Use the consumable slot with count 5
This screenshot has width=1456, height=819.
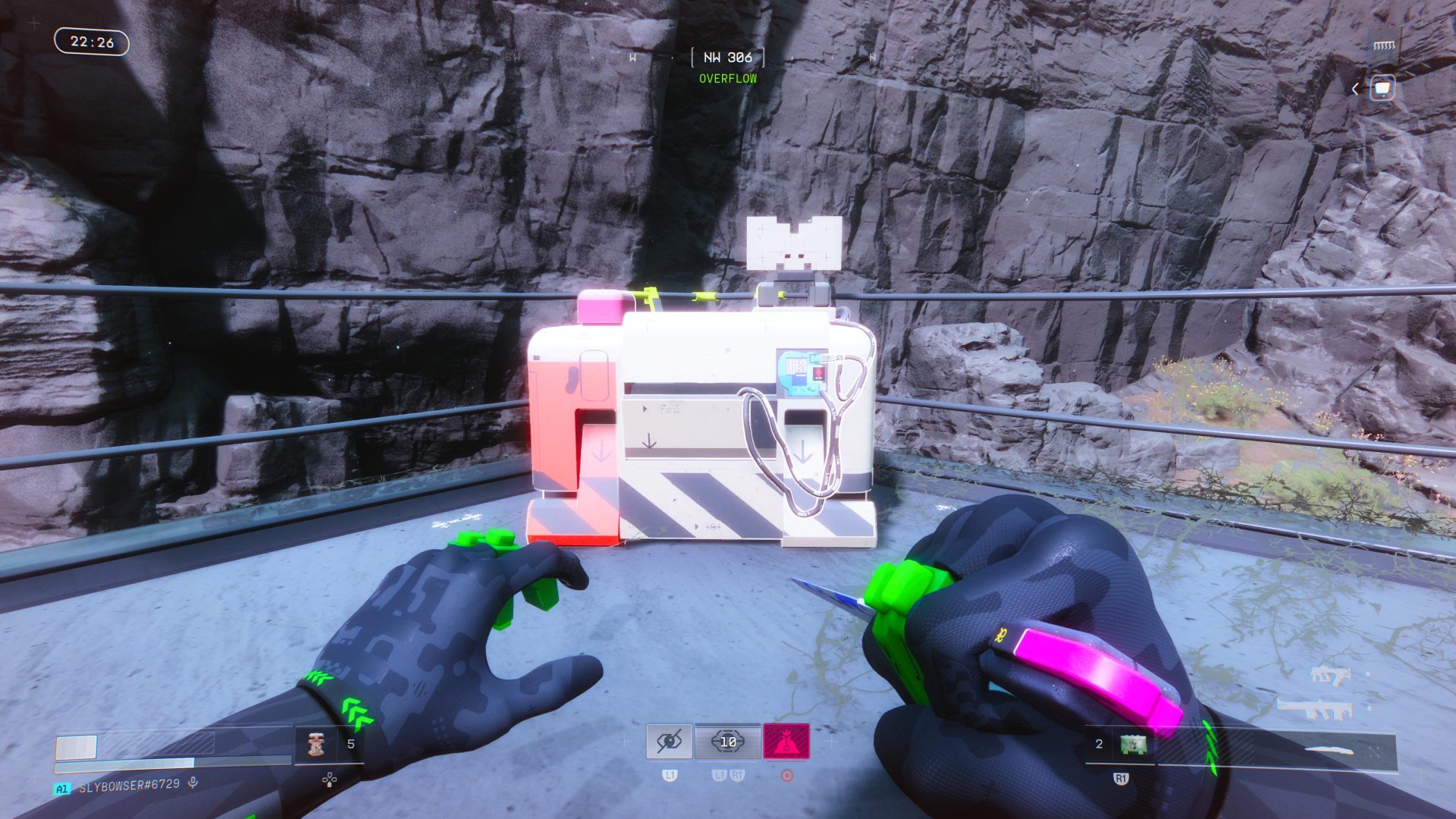click(x=315, y=745)
